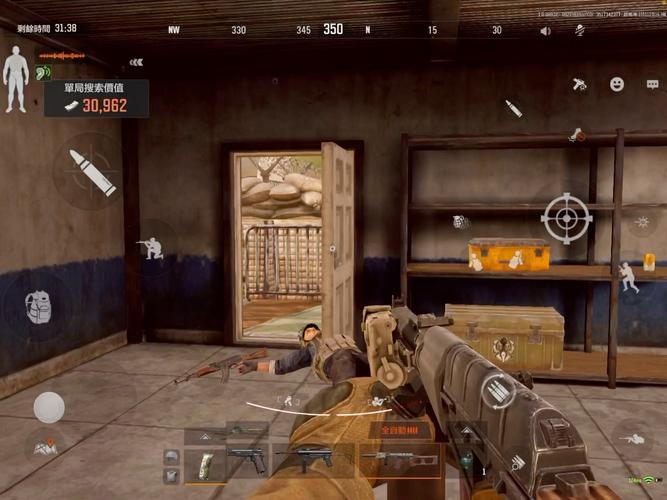The width and height of the screenshot is (667, 500).
Task: Toggle the crouching soldier stance button
Action: [151, 246]
